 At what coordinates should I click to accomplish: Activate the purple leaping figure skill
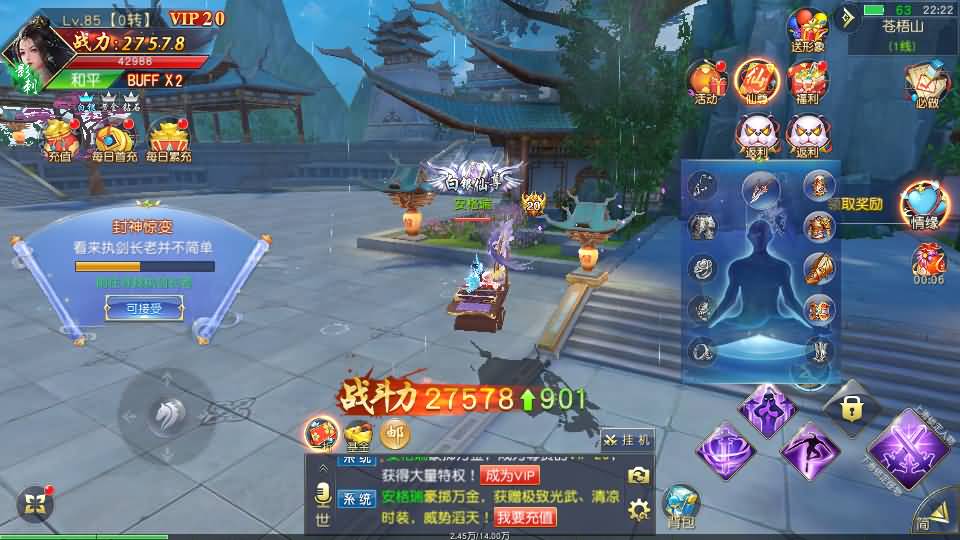coord(808,449)
